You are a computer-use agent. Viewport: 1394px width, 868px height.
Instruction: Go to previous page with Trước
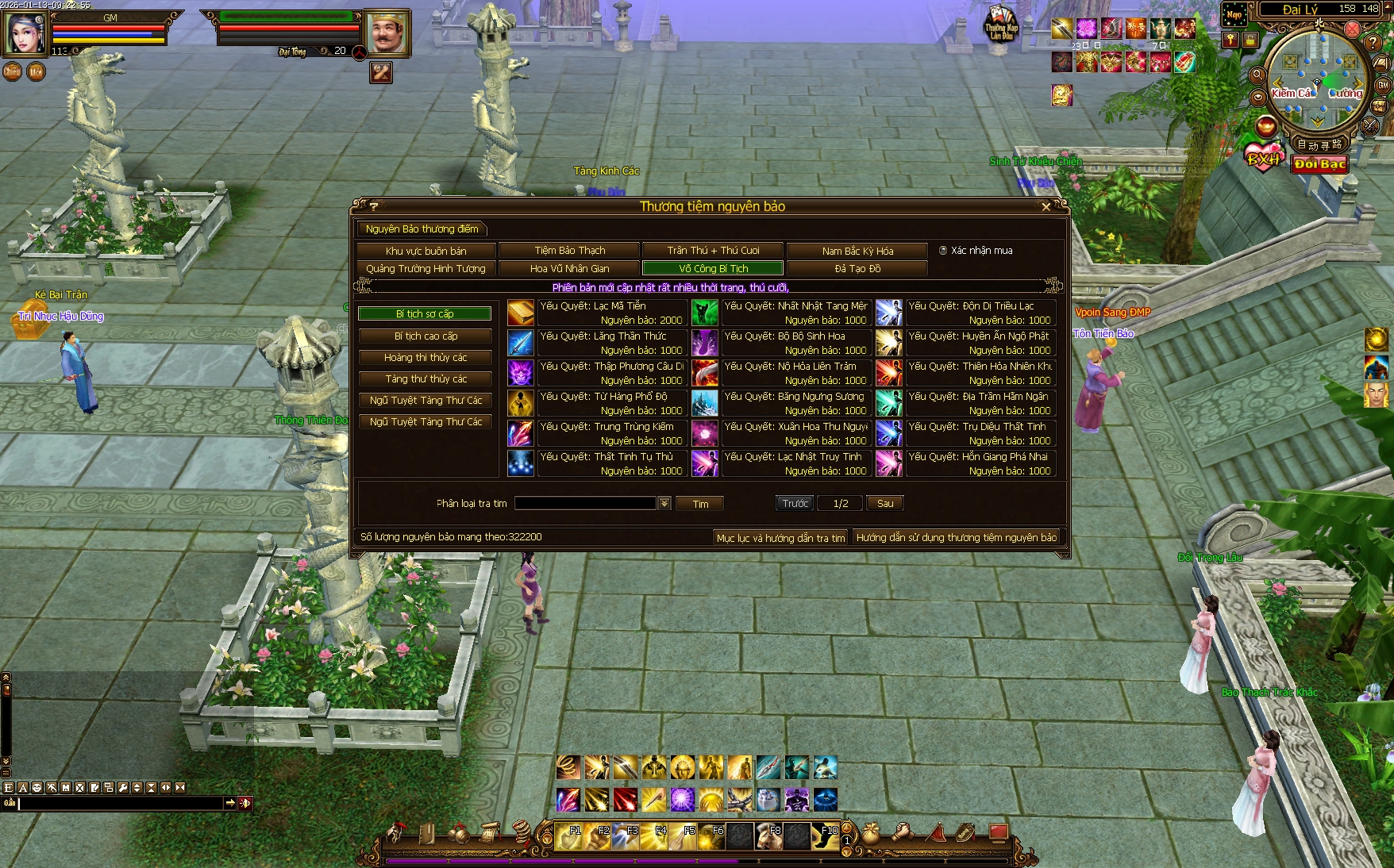[795, 504]
